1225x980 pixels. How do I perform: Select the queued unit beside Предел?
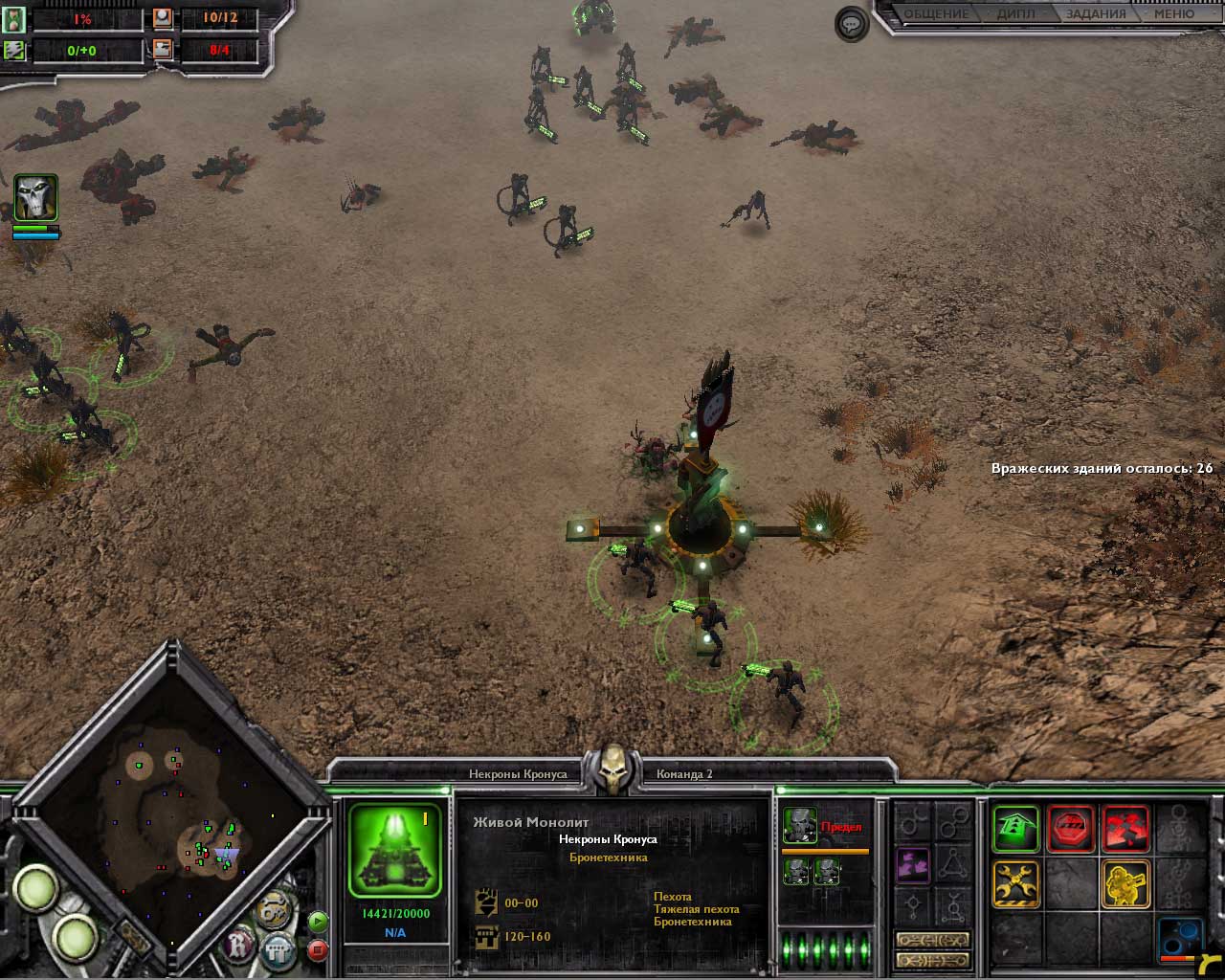800,825
